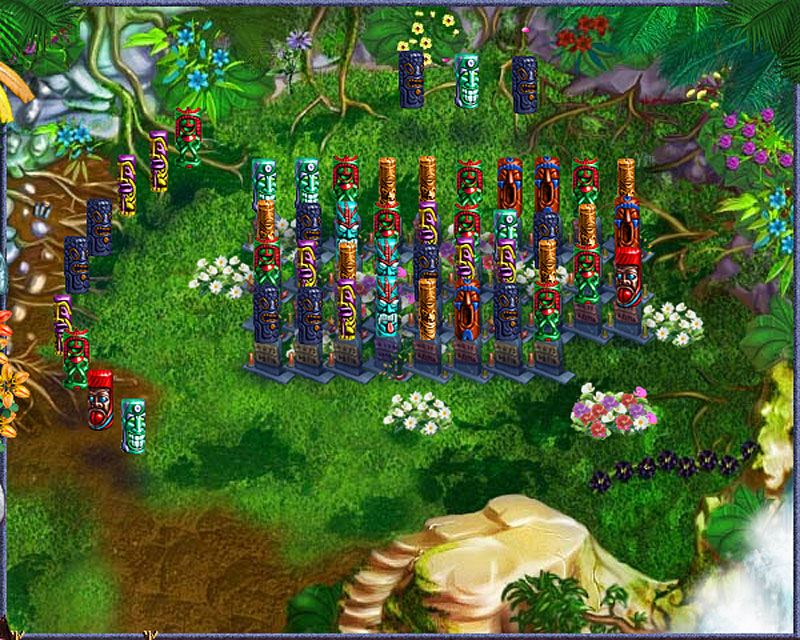
Task: Click the teal grinning totem beside the red-capped queue totem
Action: 133,425
